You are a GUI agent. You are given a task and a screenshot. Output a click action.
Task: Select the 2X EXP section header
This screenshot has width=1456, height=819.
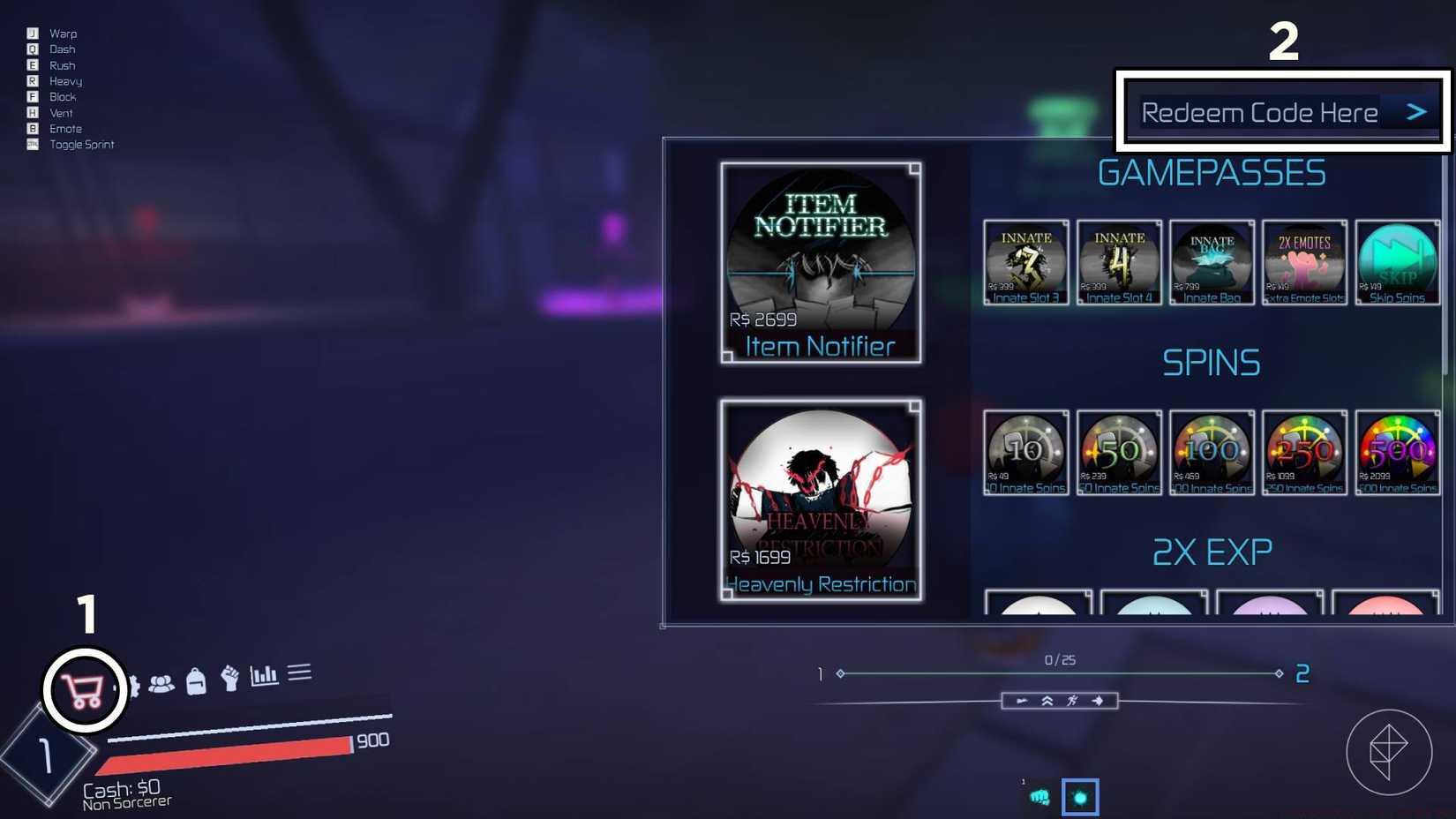pyautogui.click(x=1211, y=551)
